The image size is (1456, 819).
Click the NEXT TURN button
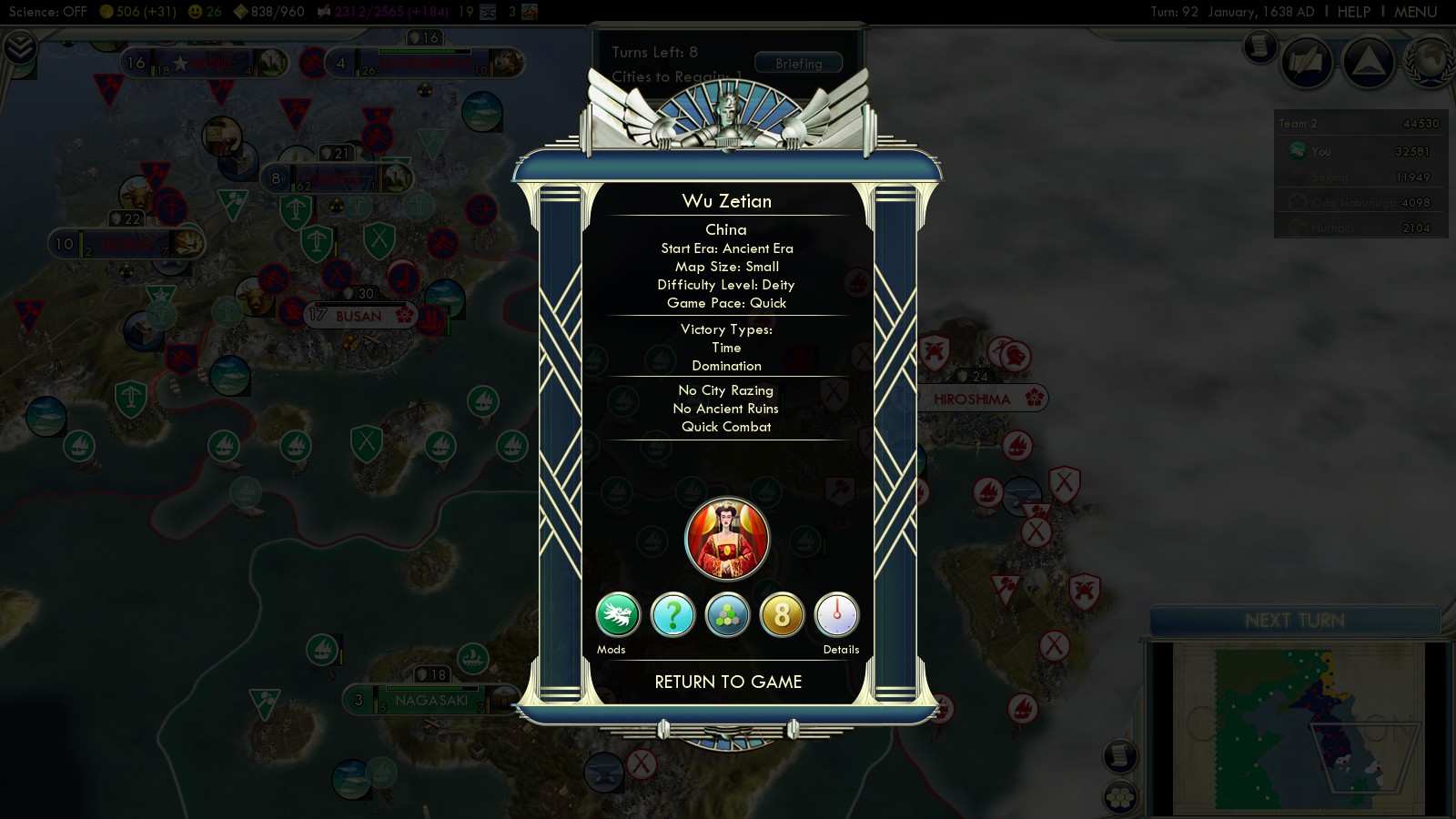coord(1294,621)
